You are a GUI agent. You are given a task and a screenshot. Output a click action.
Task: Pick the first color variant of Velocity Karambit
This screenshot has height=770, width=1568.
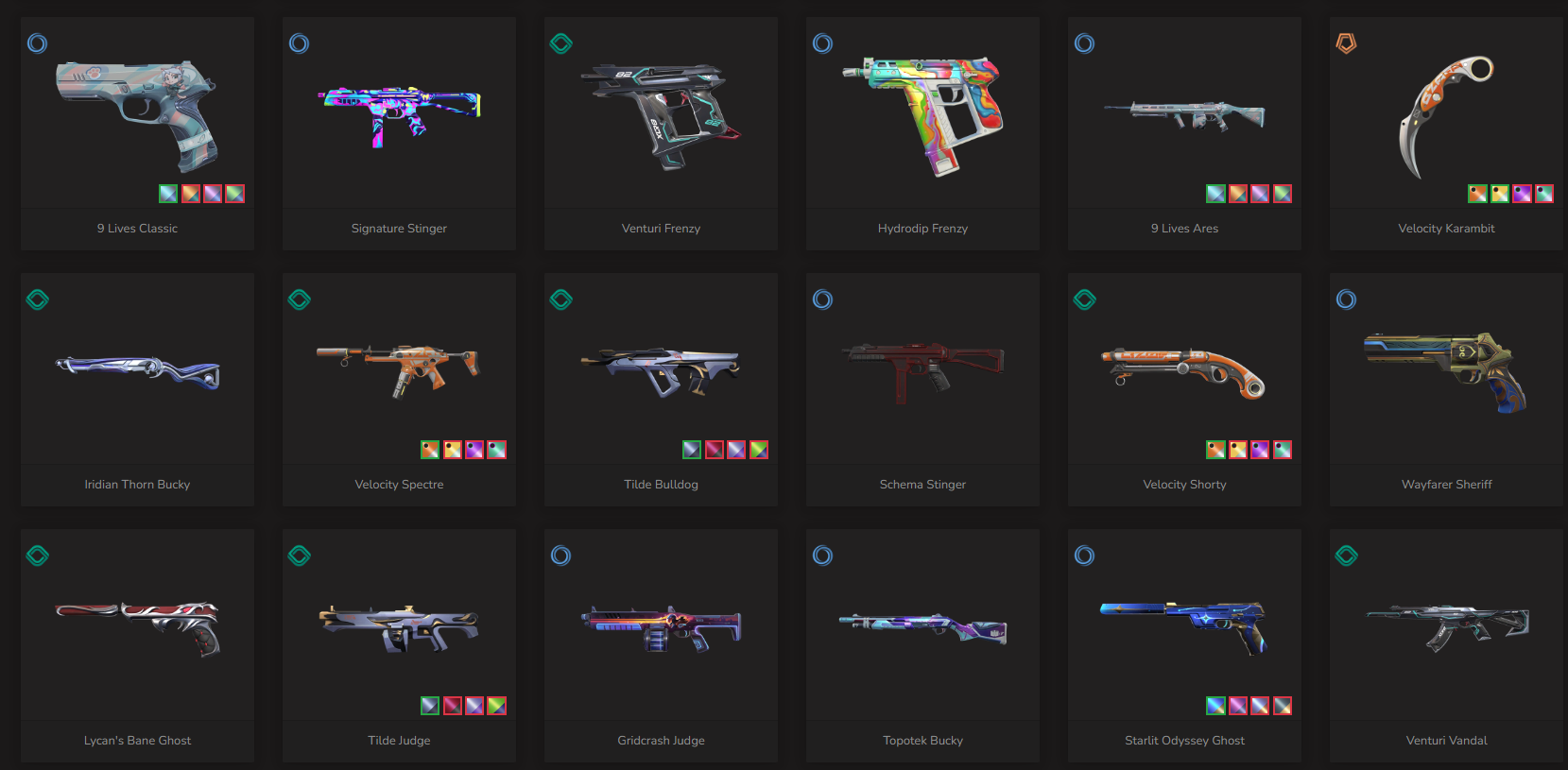coord(1477,194)
